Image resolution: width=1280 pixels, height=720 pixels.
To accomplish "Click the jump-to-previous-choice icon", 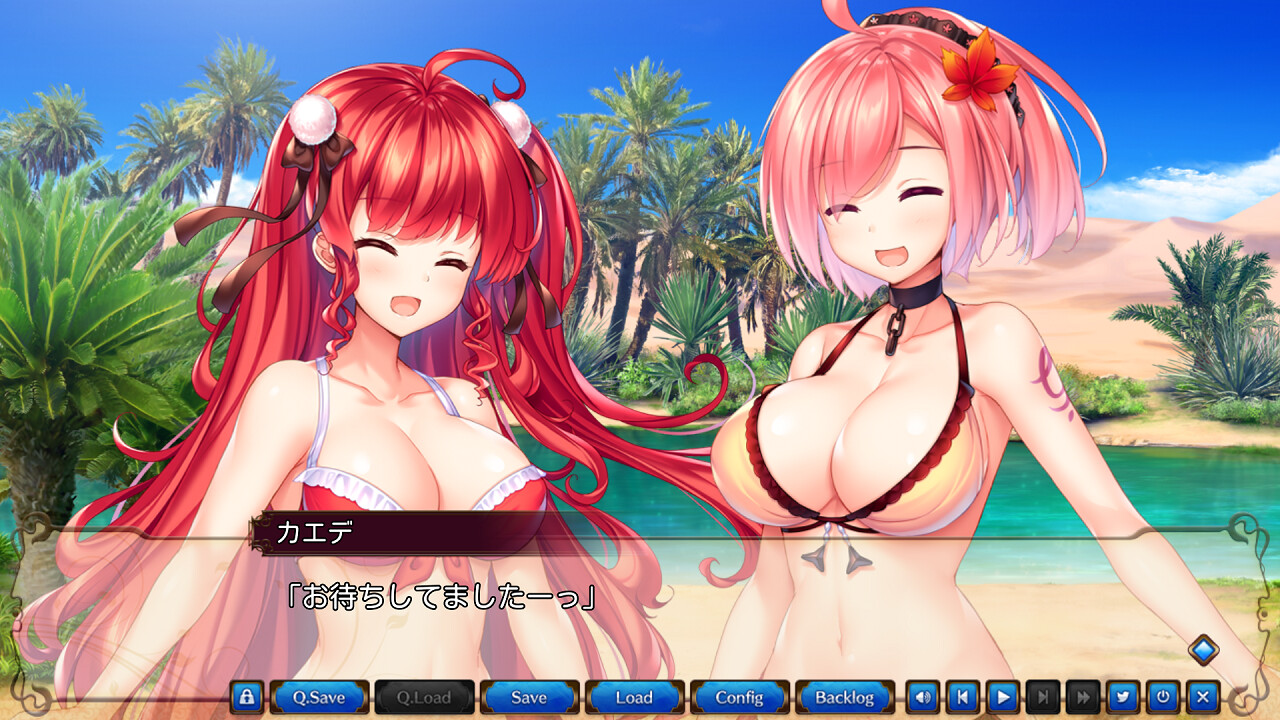I will 963,697.
